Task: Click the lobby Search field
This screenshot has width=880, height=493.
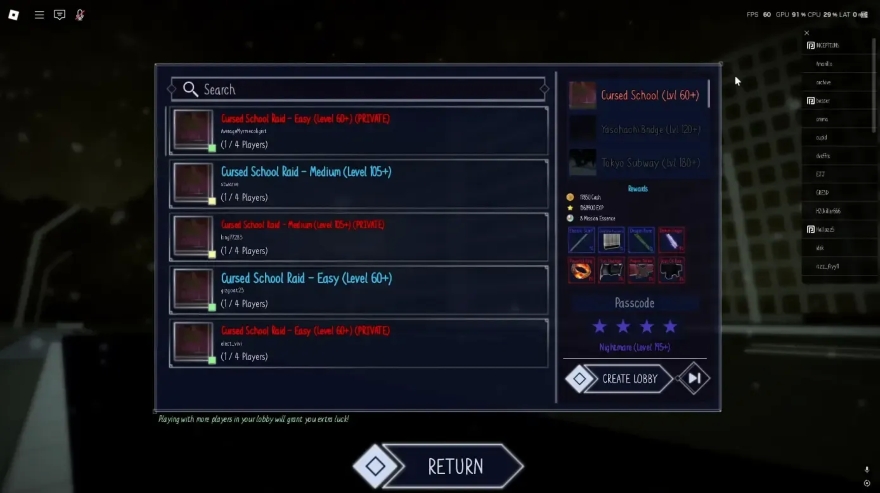Action: [358, 89]
